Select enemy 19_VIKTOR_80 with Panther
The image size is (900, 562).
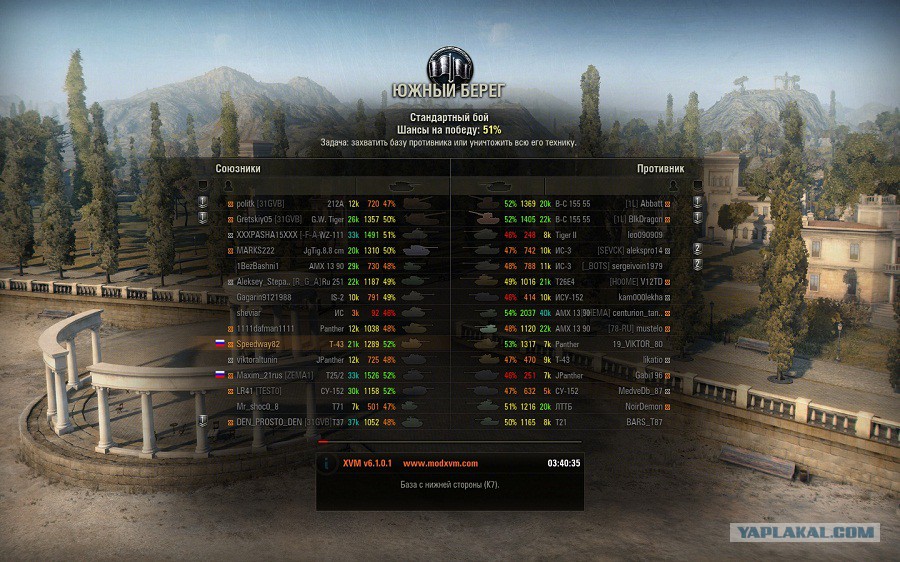(637, 344)
